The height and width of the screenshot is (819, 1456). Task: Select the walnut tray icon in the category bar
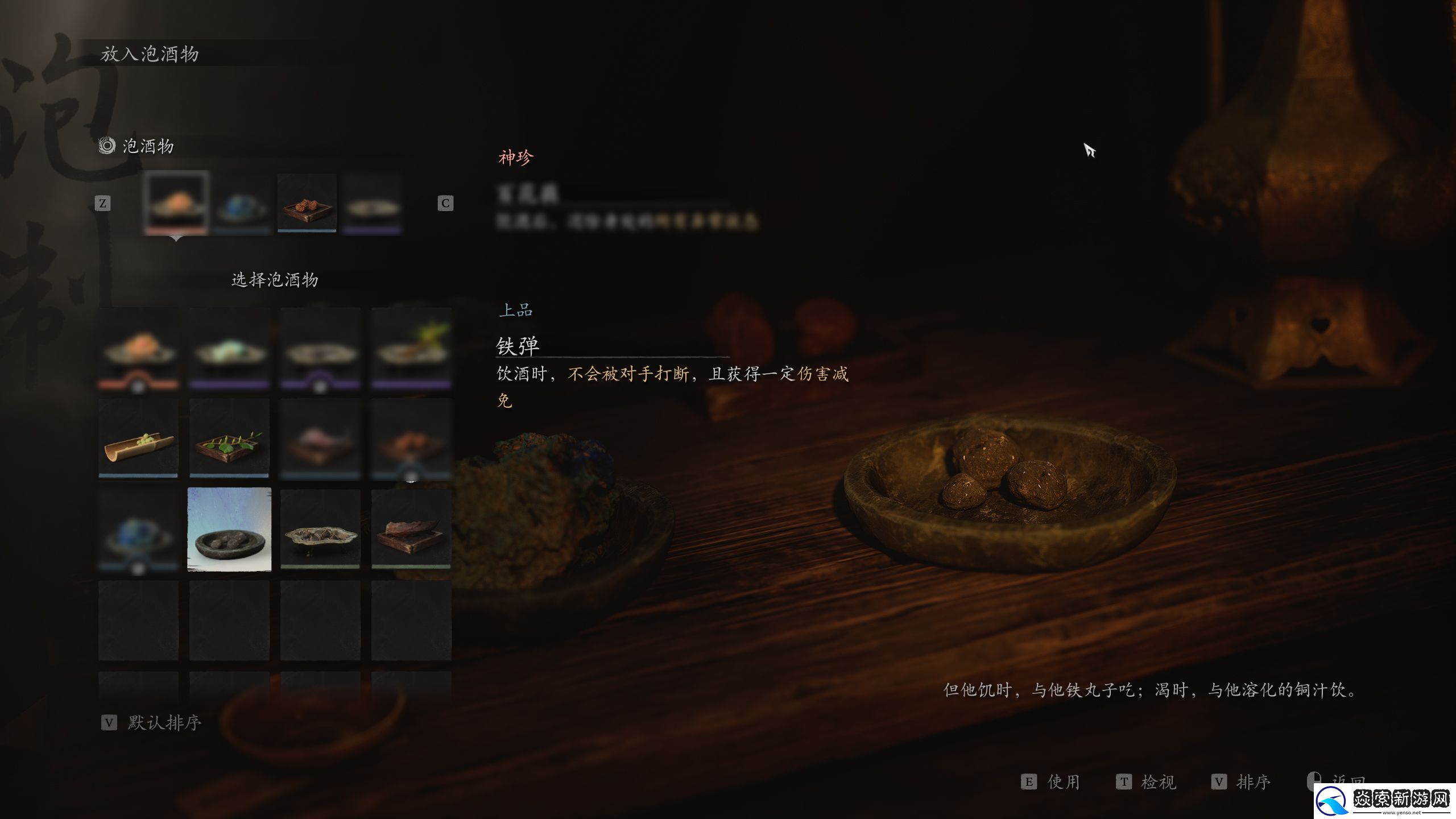pyautogui.click(x=307, y=205)
